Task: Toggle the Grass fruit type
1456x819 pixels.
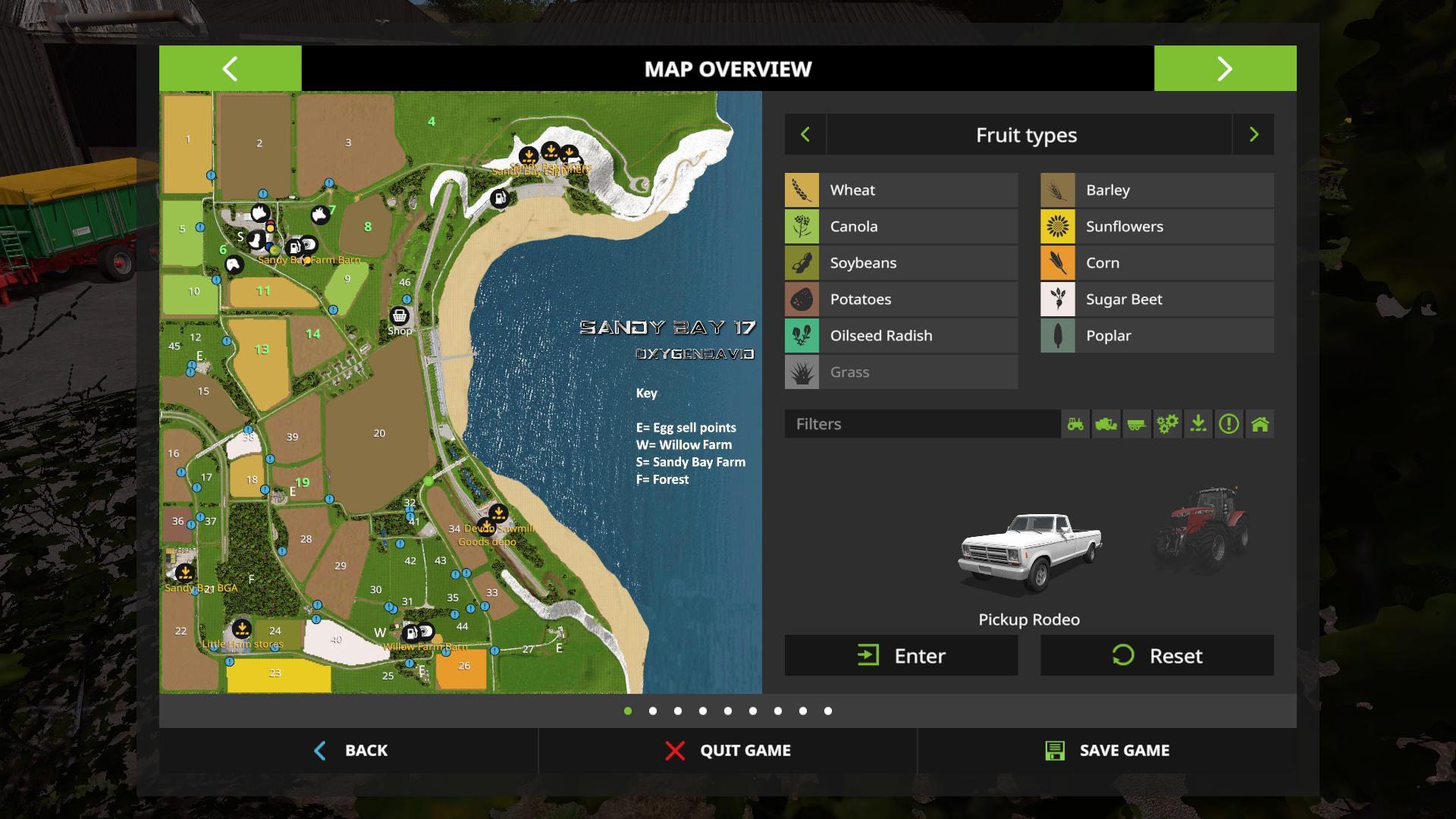Action: point(901,372)
